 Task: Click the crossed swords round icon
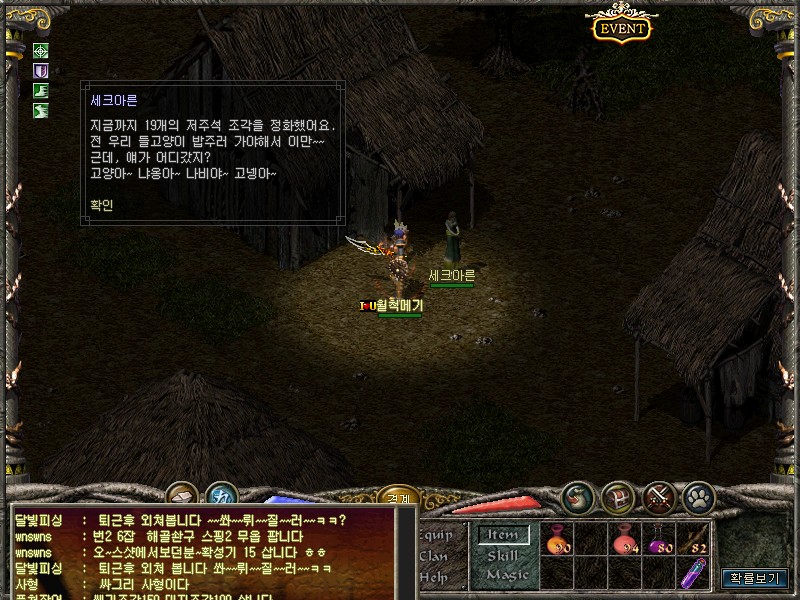click(658, 497)
